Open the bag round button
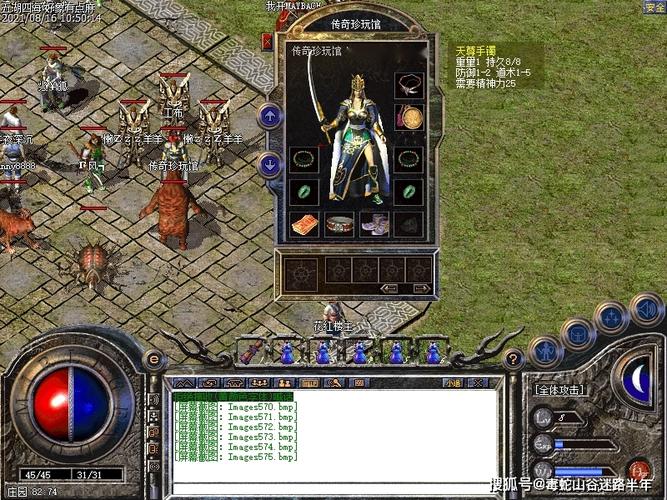667x500 pixels. [578, 332]
